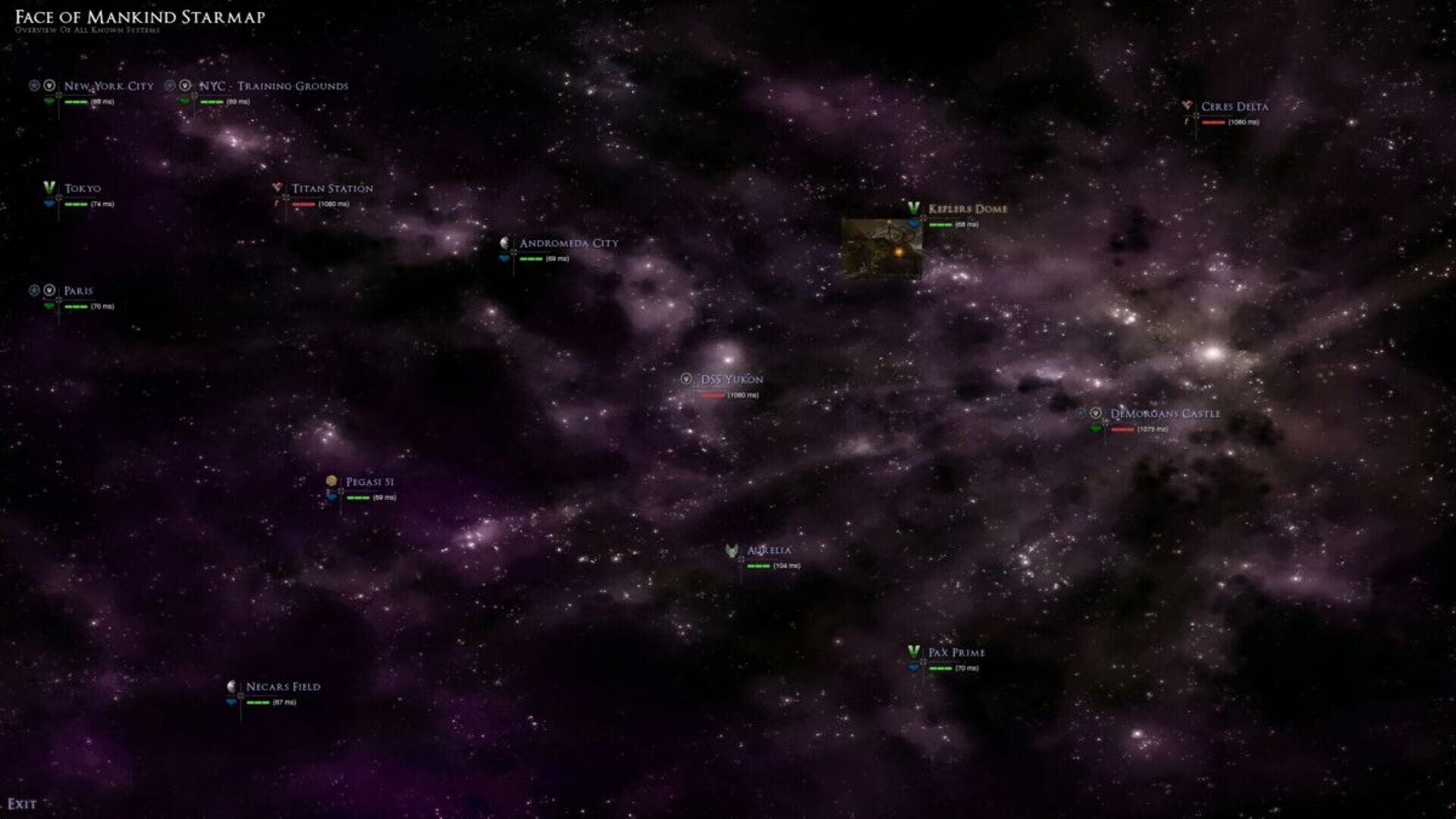Toggle the green status indicator under Paris
This screenshot has height=819, width=1456.
coord(51,307)
